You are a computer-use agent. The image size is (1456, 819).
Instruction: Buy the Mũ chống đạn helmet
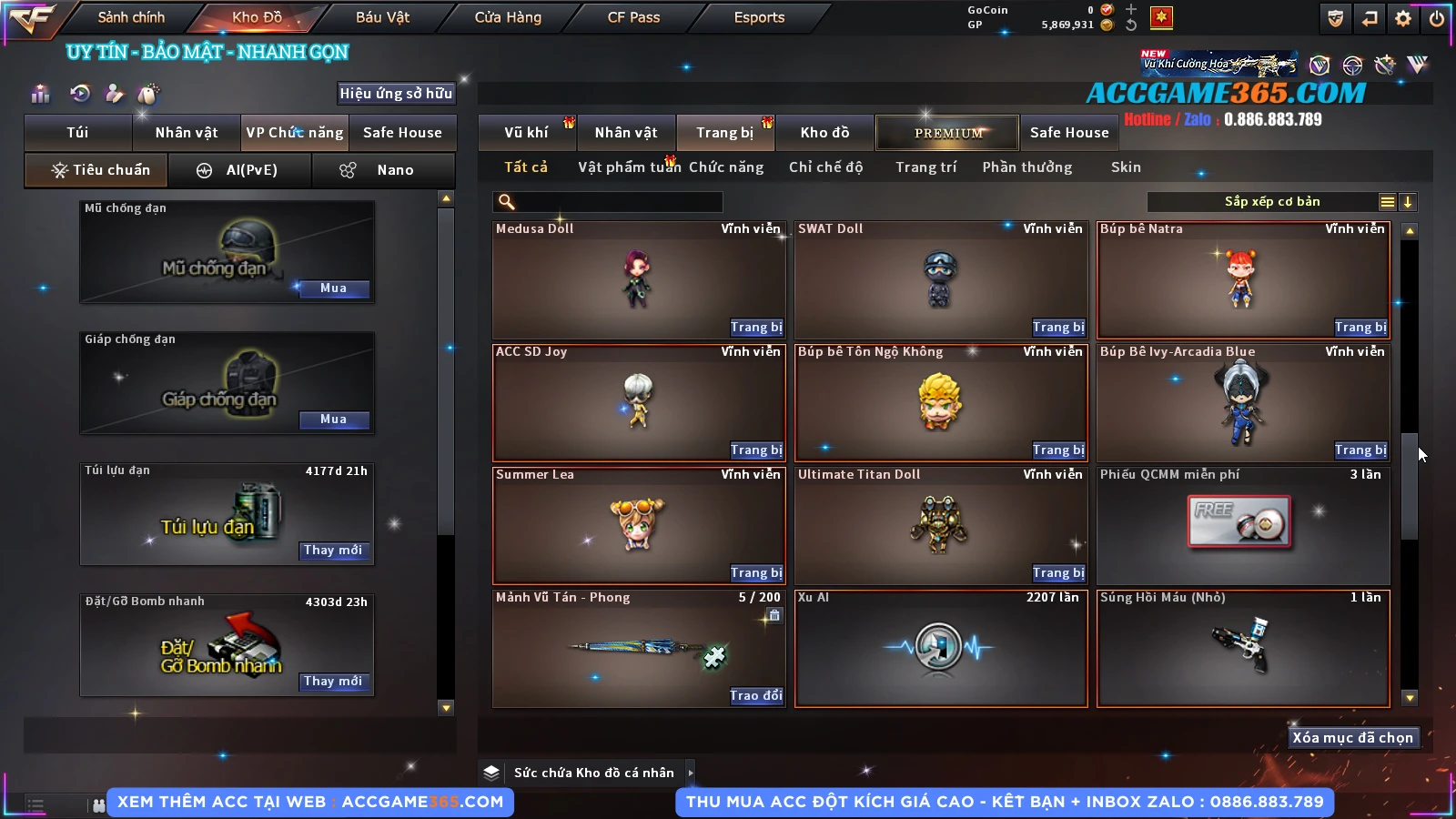coord(333,288)
